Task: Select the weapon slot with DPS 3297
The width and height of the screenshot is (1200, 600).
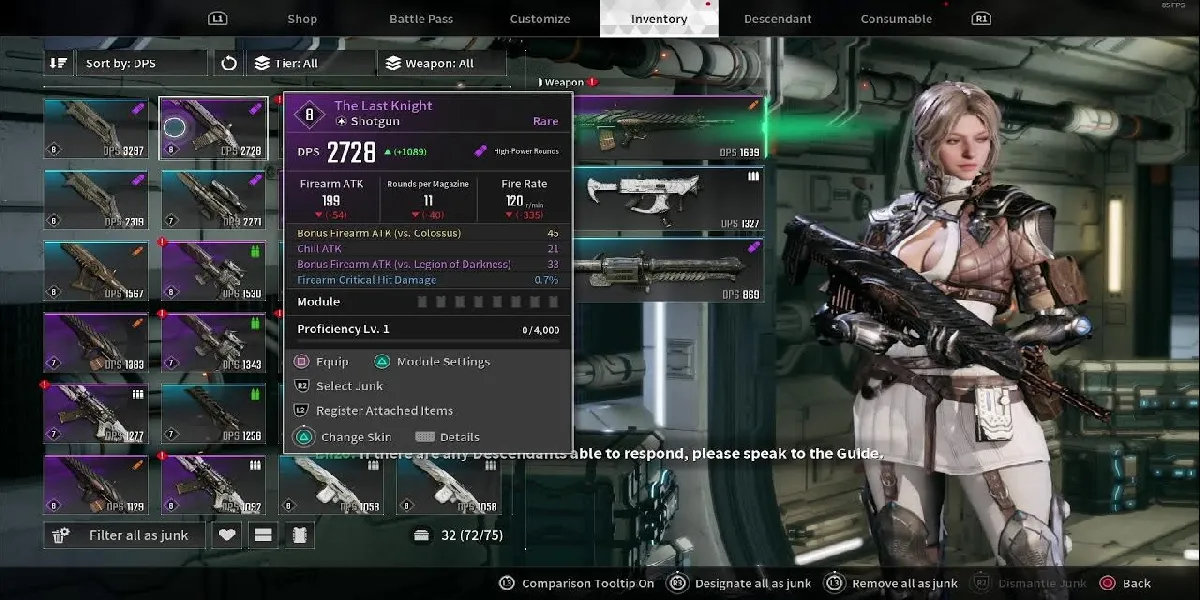Action: (96, 128)
